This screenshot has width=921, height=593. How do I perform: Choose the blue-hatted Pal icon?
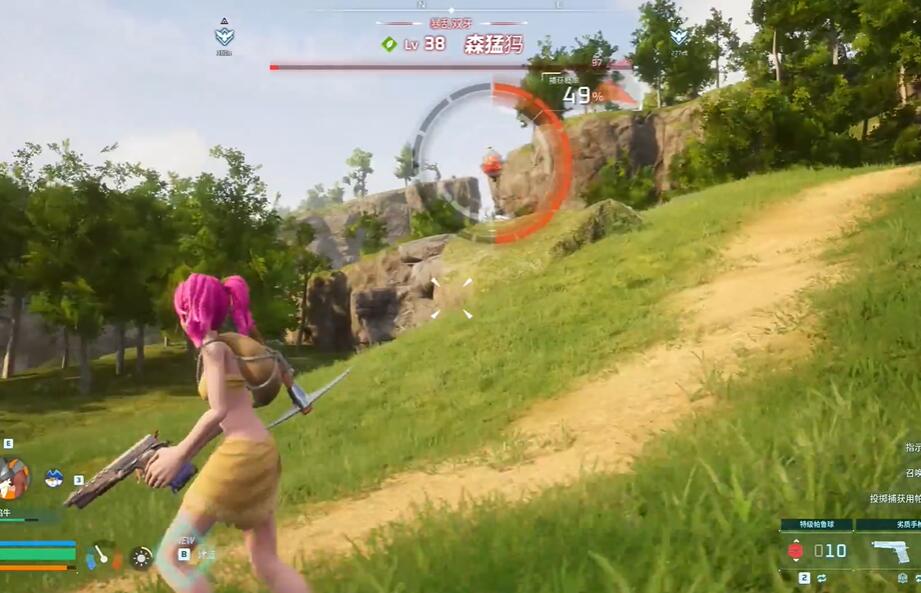[54, 478]
